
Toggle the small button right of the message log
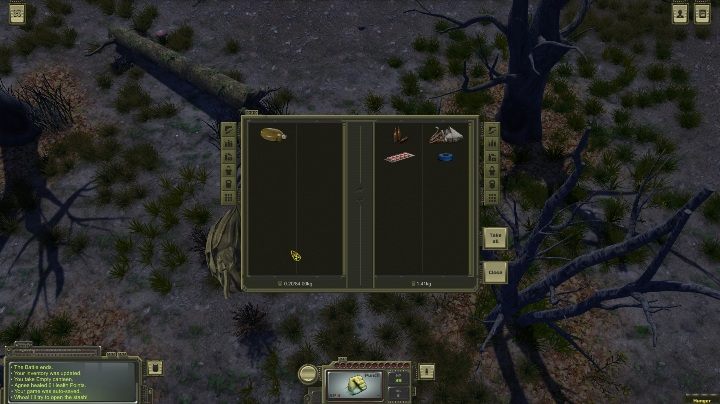pyautogui.click(x=155, y=367)
